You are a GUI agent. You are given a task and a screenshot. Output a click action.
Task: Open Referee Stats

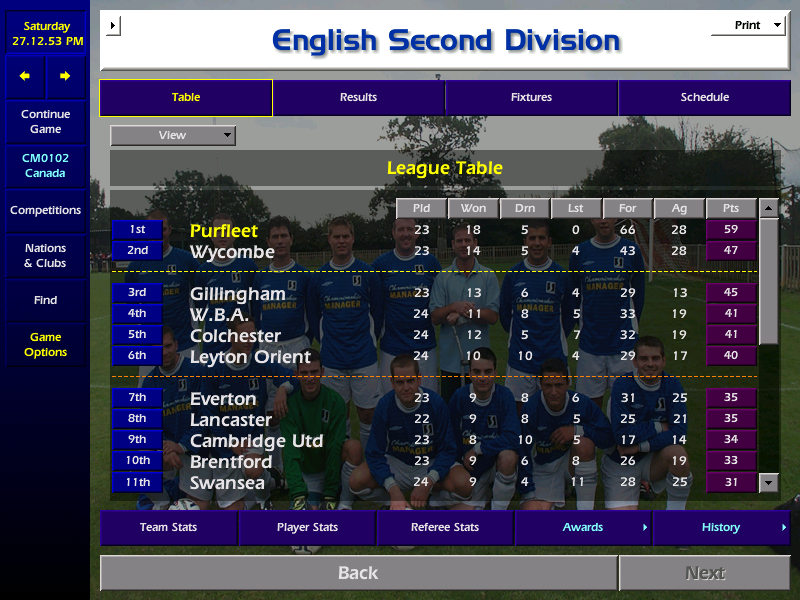point(445,527)
